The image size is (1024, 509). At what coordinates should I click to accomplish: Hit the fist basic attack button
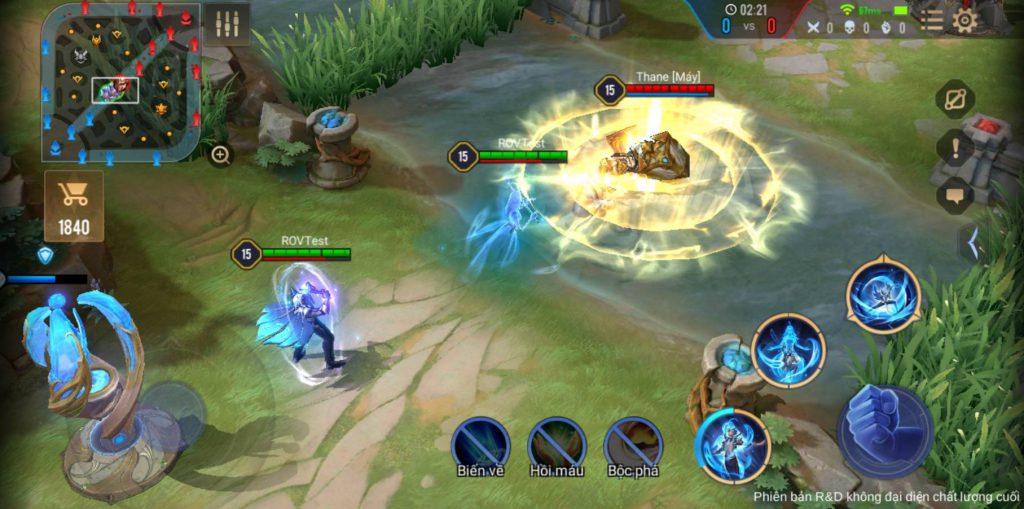tap(885, 431)
